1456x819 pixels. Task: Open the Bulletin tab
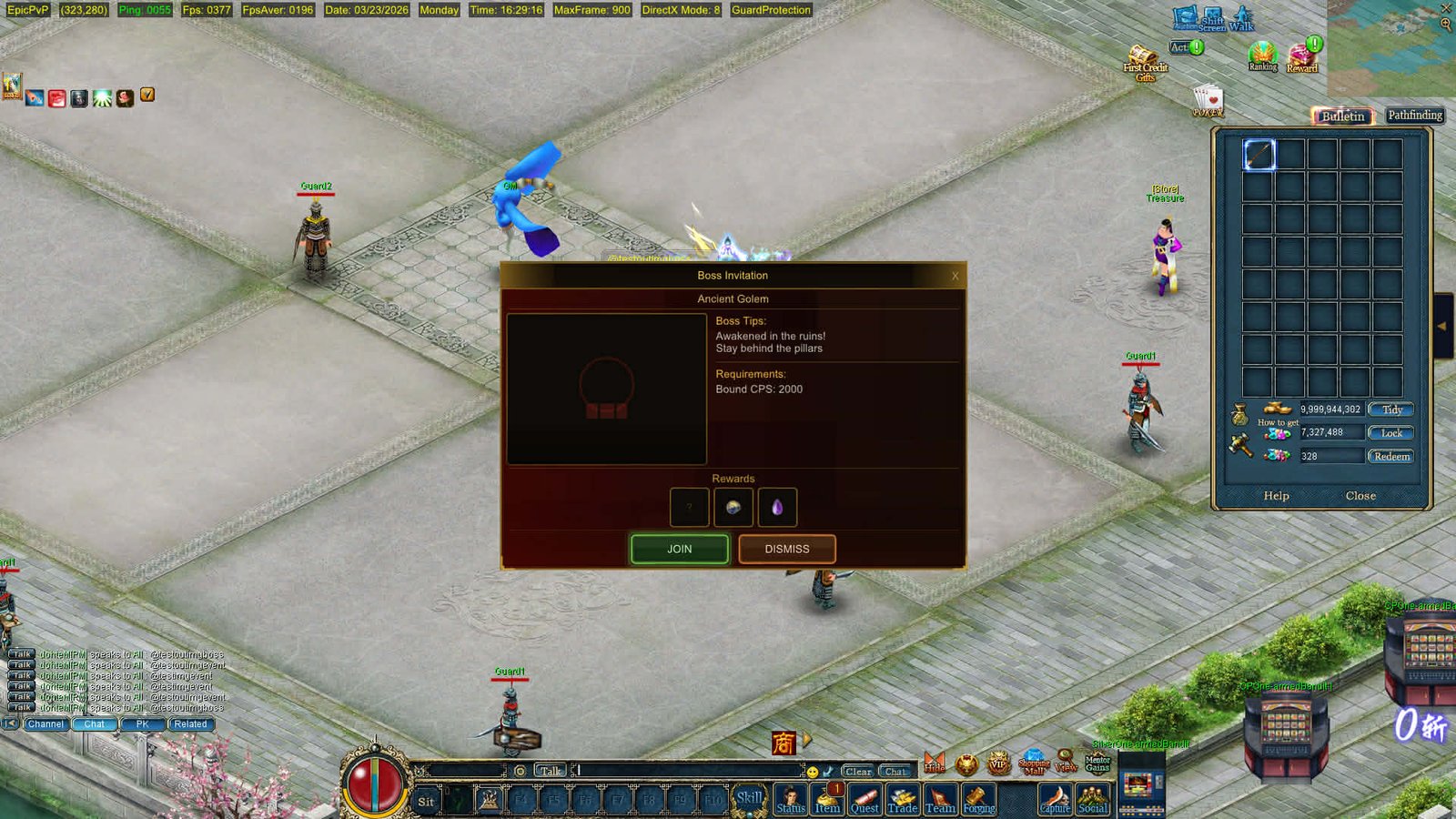(1342, 116)
